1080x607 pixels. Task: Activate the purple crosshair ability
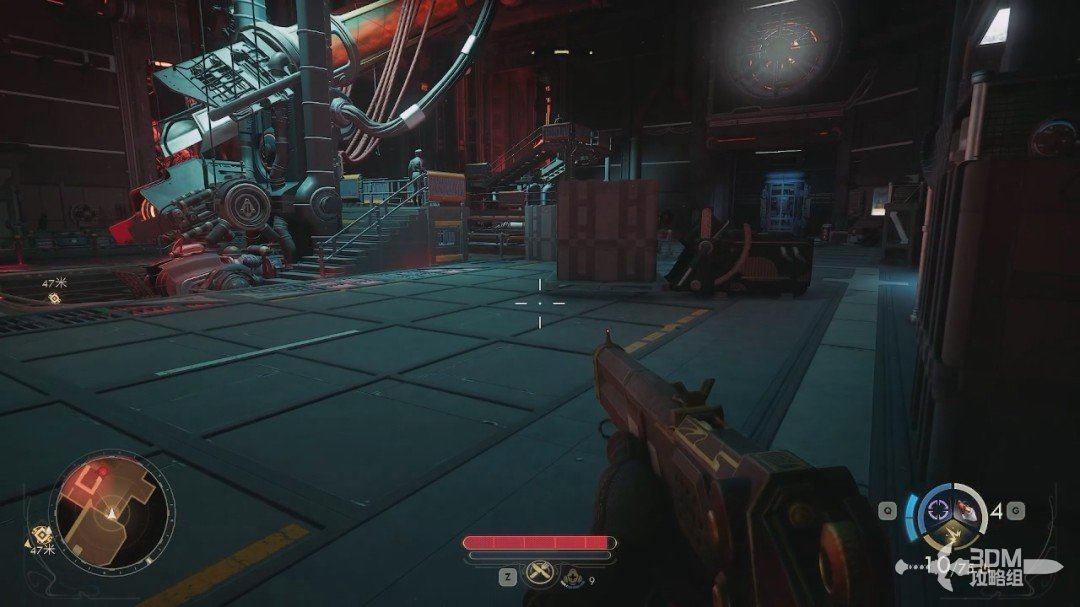point(939,510)
